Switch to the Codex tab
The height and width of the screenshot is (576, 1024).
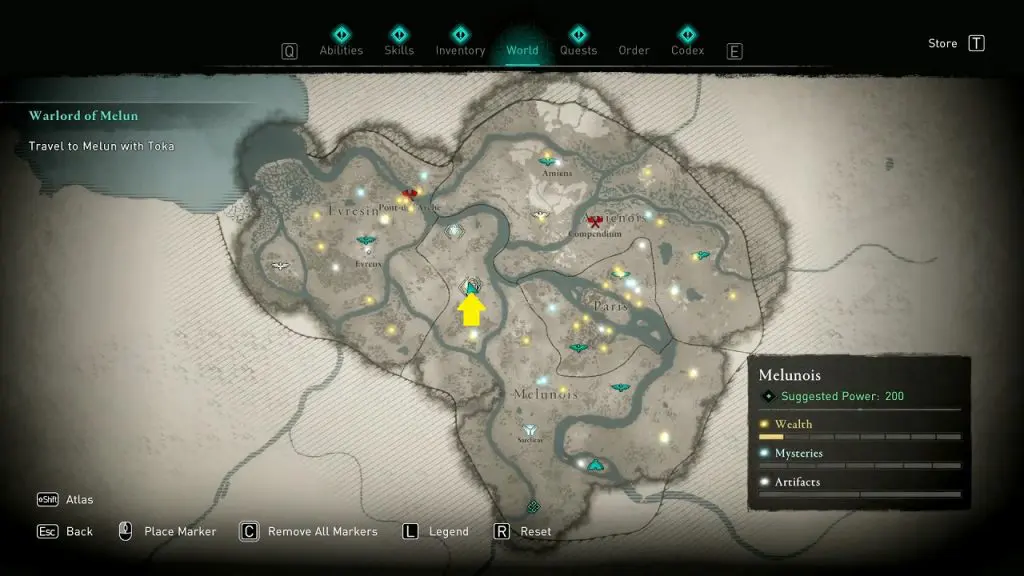pyautogui.click(x=687, y=50)
